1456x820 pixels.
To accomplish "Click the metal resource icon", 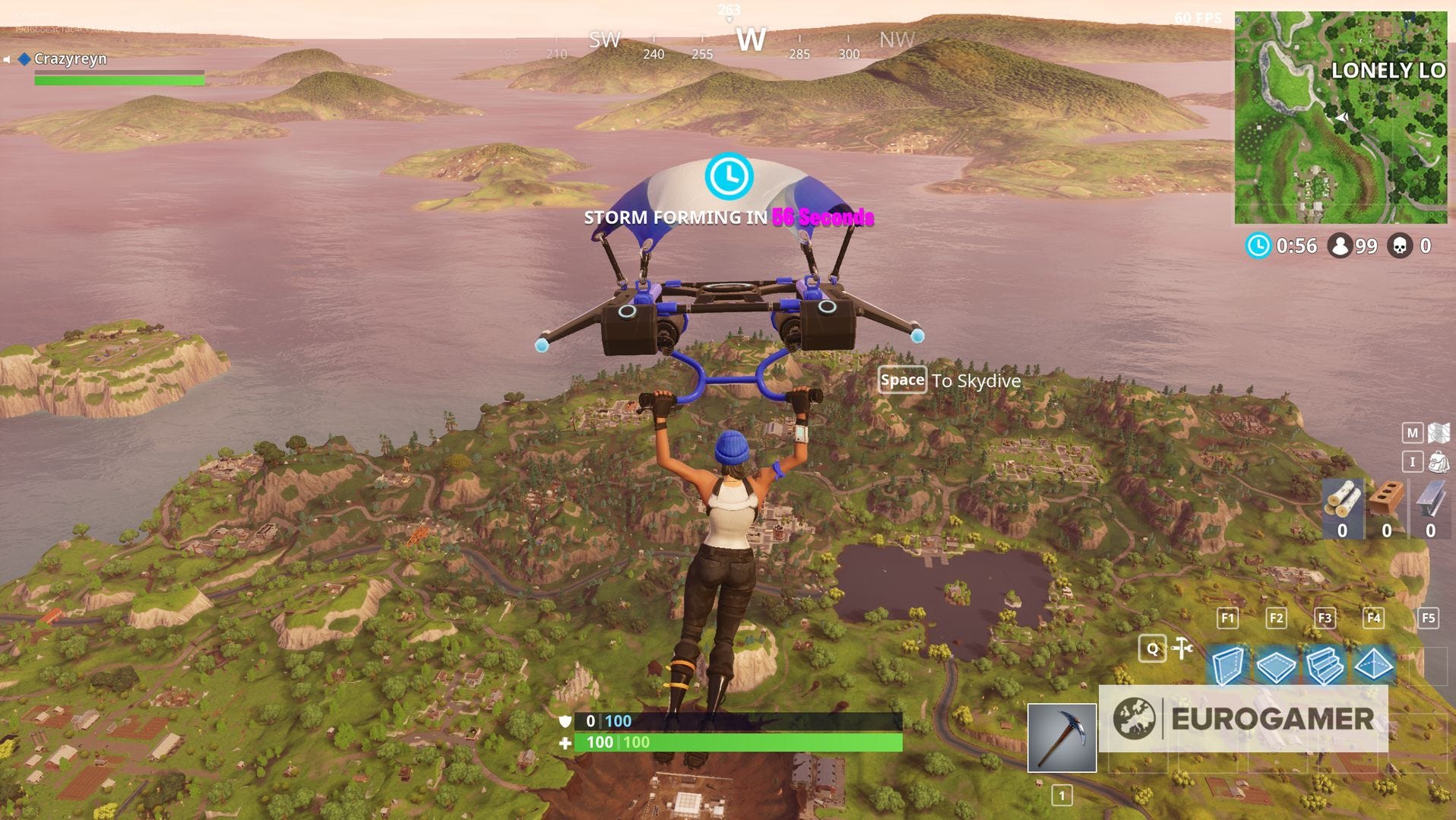I will pos(1429,499).
